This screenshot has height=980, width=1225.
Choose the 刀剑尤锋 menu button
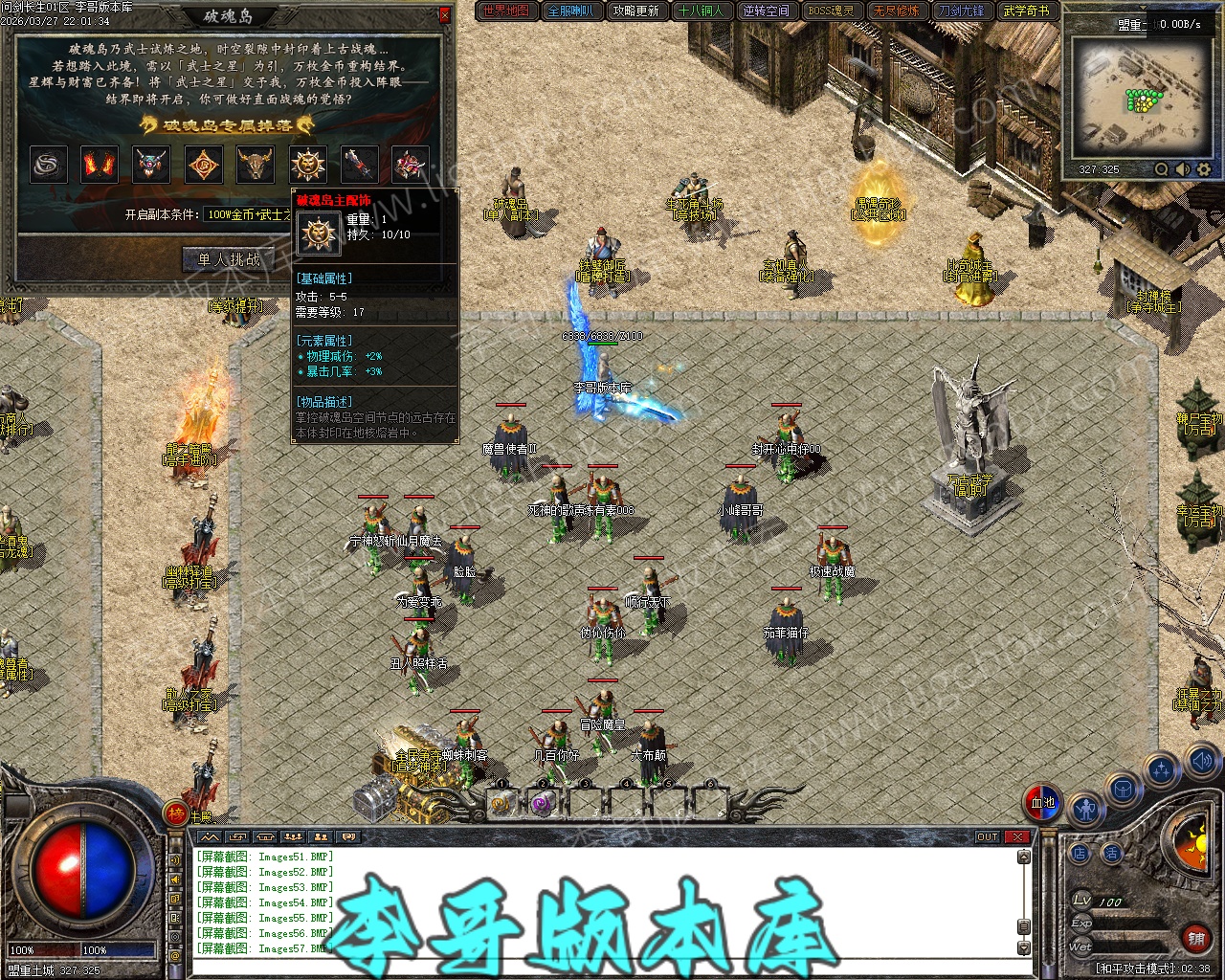[962, 11]
